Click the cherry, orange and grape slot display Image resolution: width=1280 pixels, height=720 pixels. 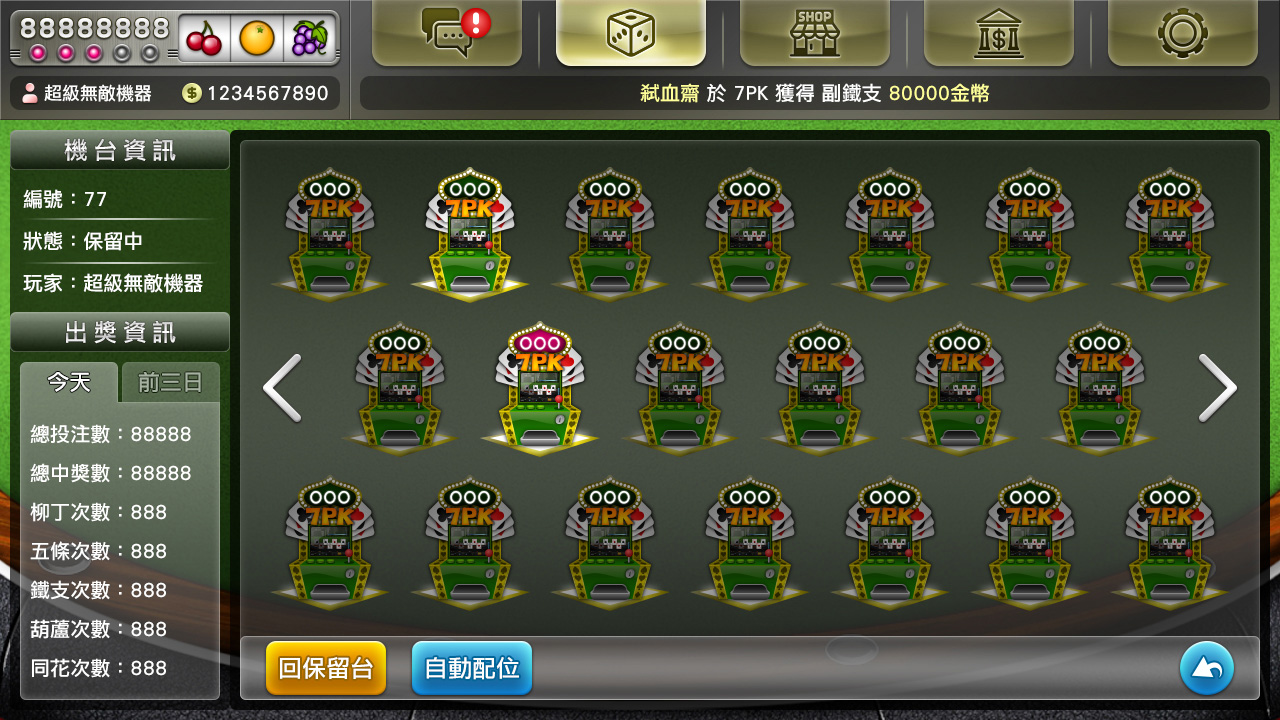click(258, 38)
